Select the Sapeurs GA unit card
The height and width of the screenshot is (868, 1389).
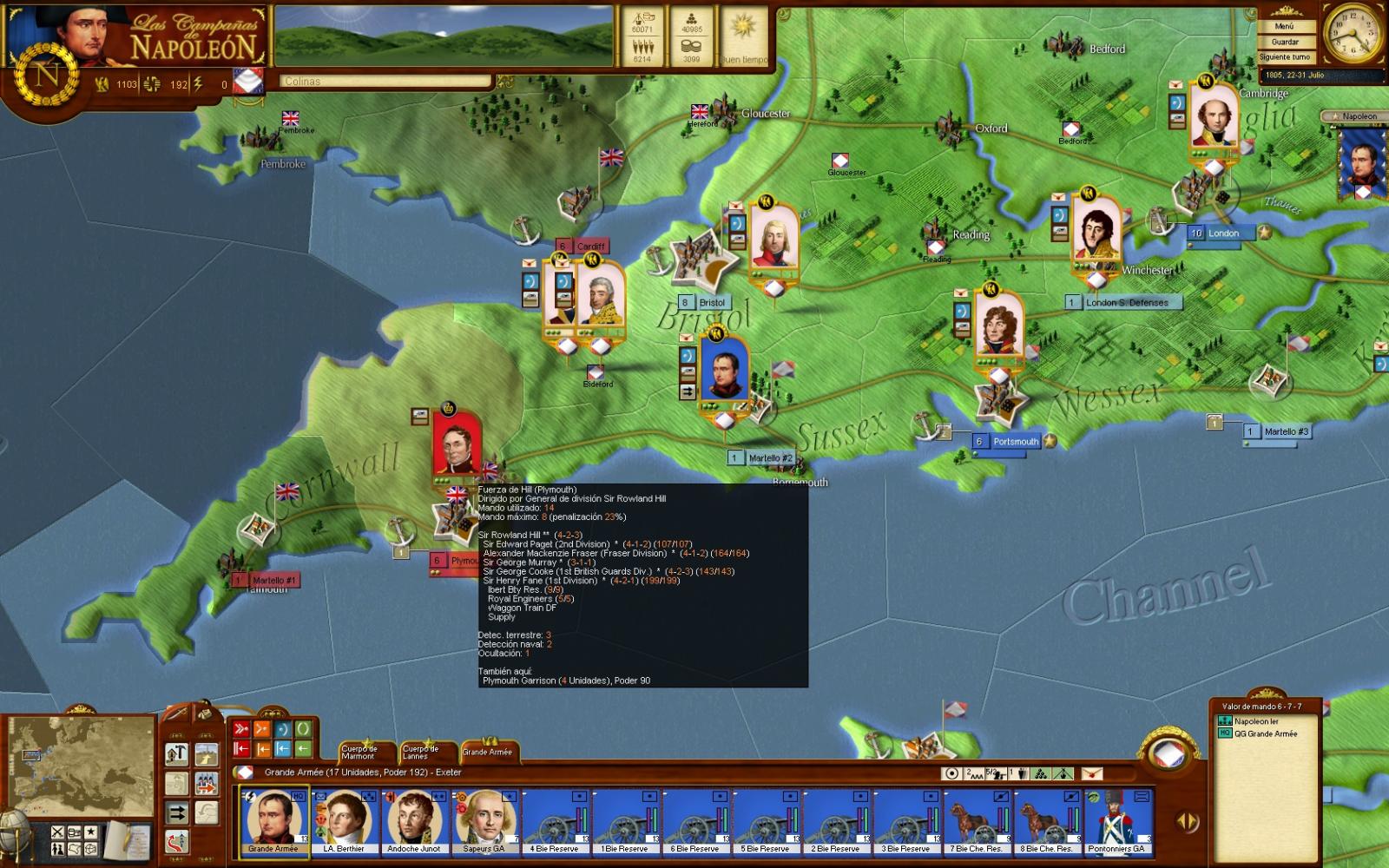coord(484,820)
